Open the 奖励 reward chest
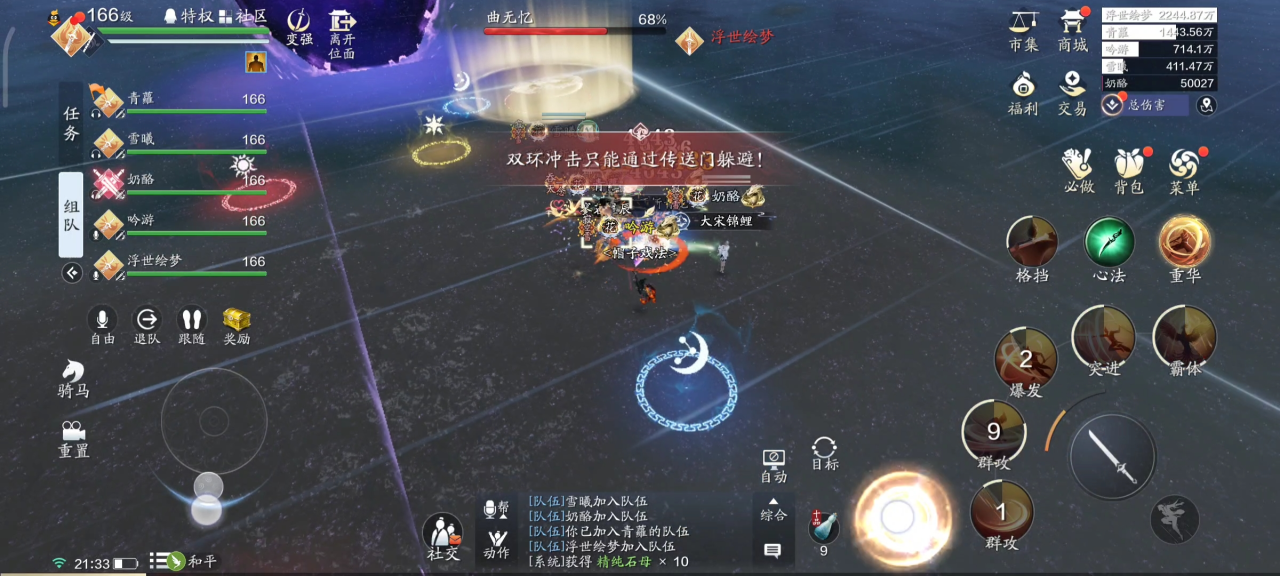 [237, 322]
